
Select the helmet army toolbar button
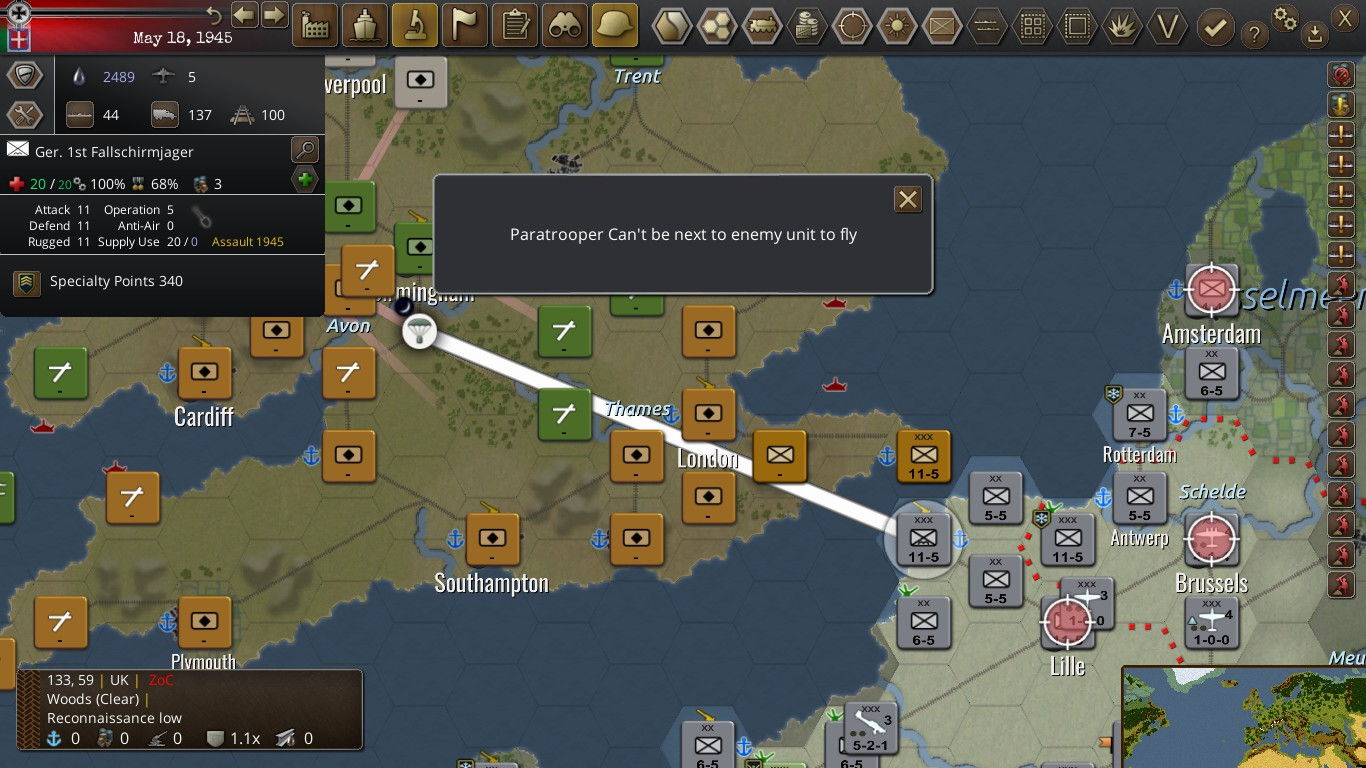pyautogui.click(x=615, y=24)
